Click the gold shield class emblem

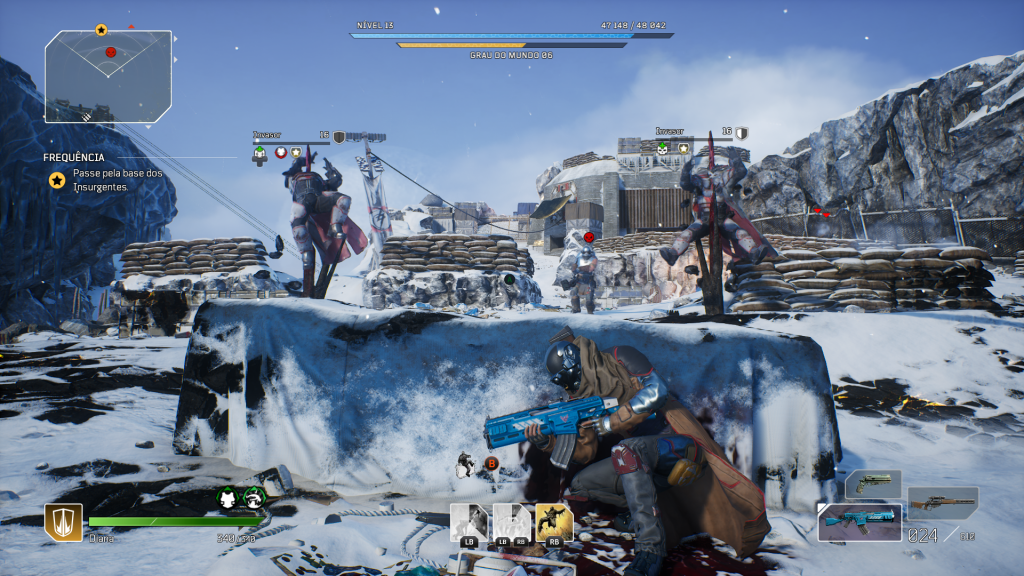(x=63, y=522)
